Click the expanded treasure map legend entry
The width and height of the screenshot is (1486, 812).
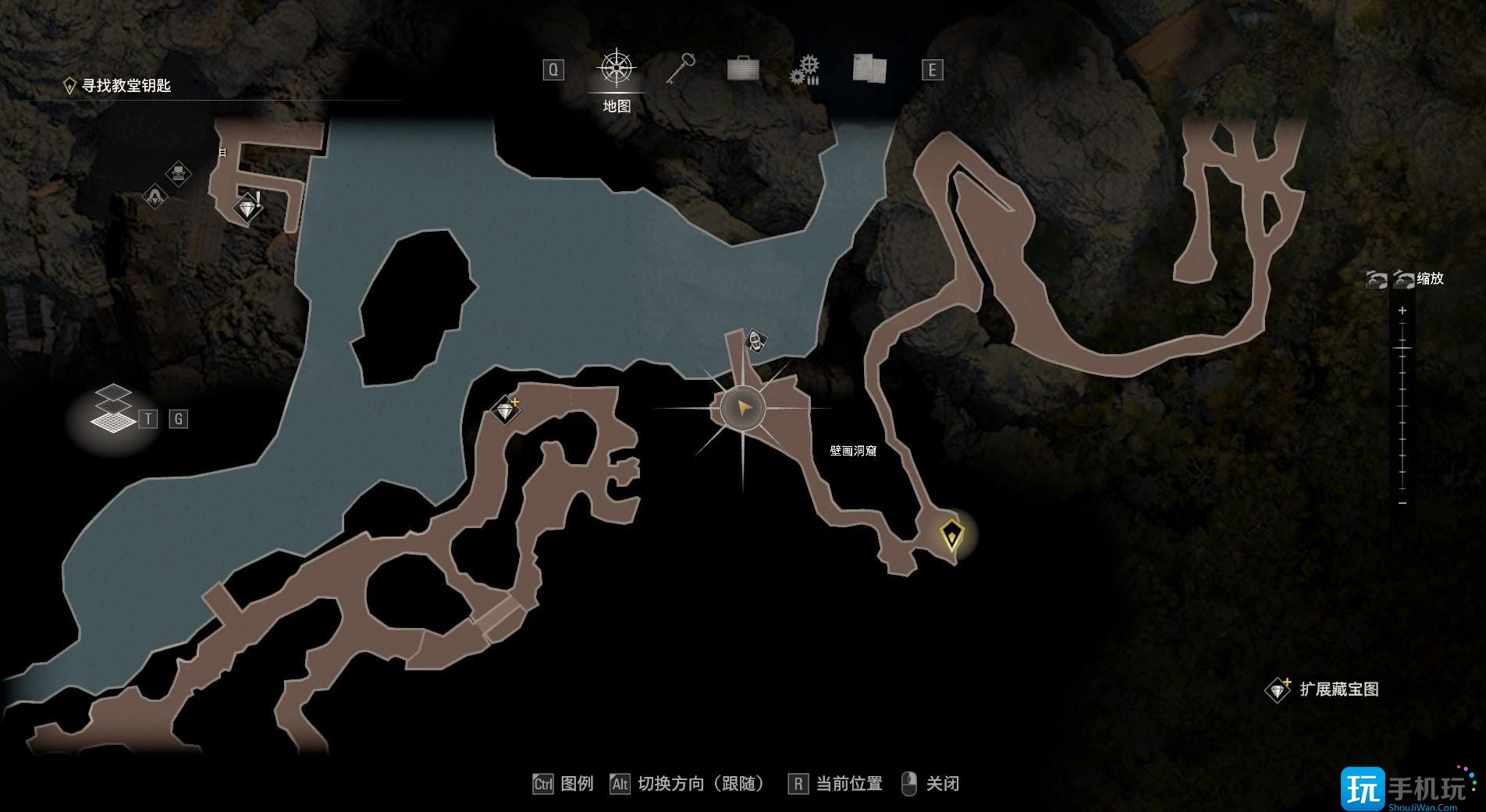coord(1325,690)
